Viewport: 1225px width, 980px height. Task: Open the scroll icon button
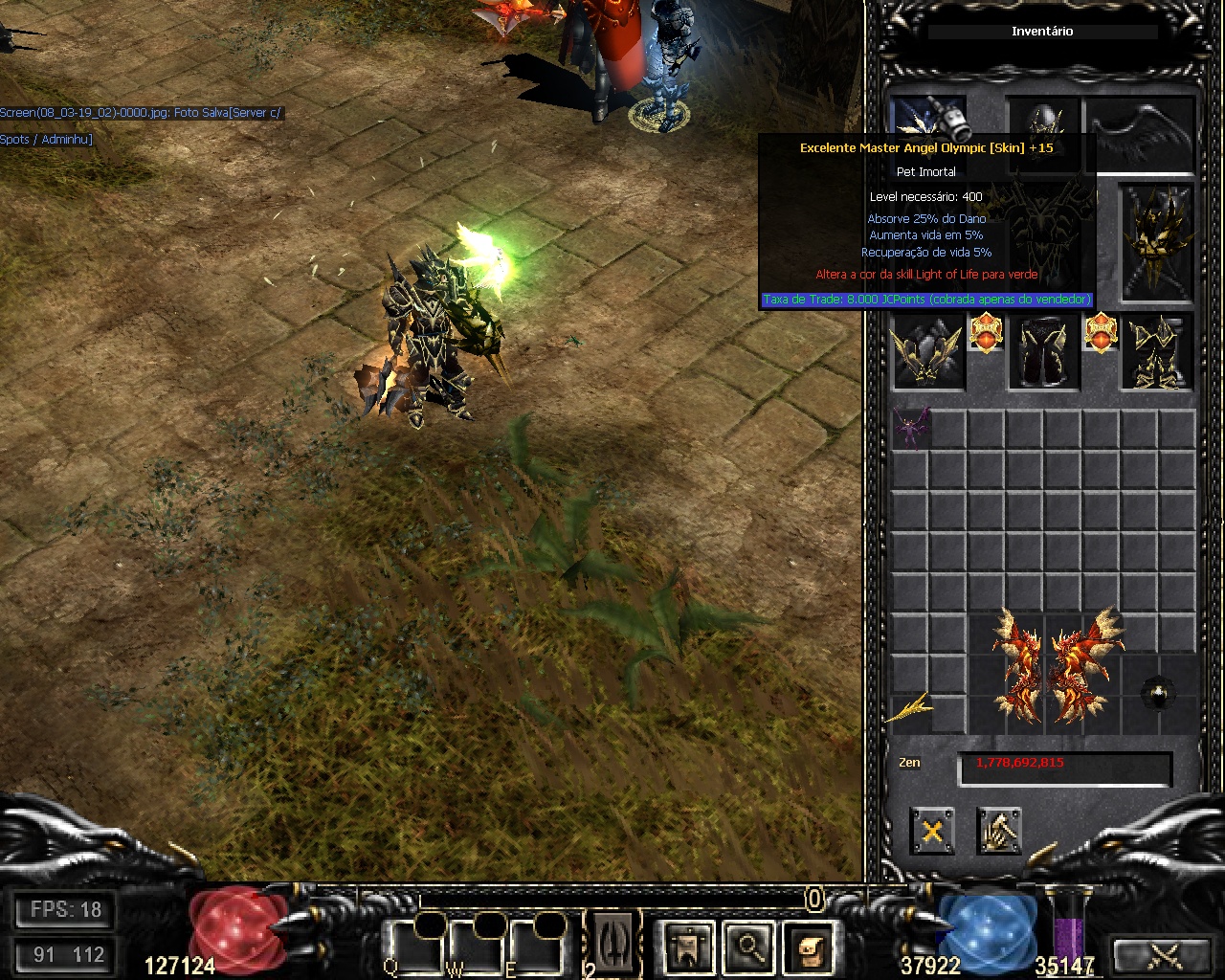click(806, 947)
